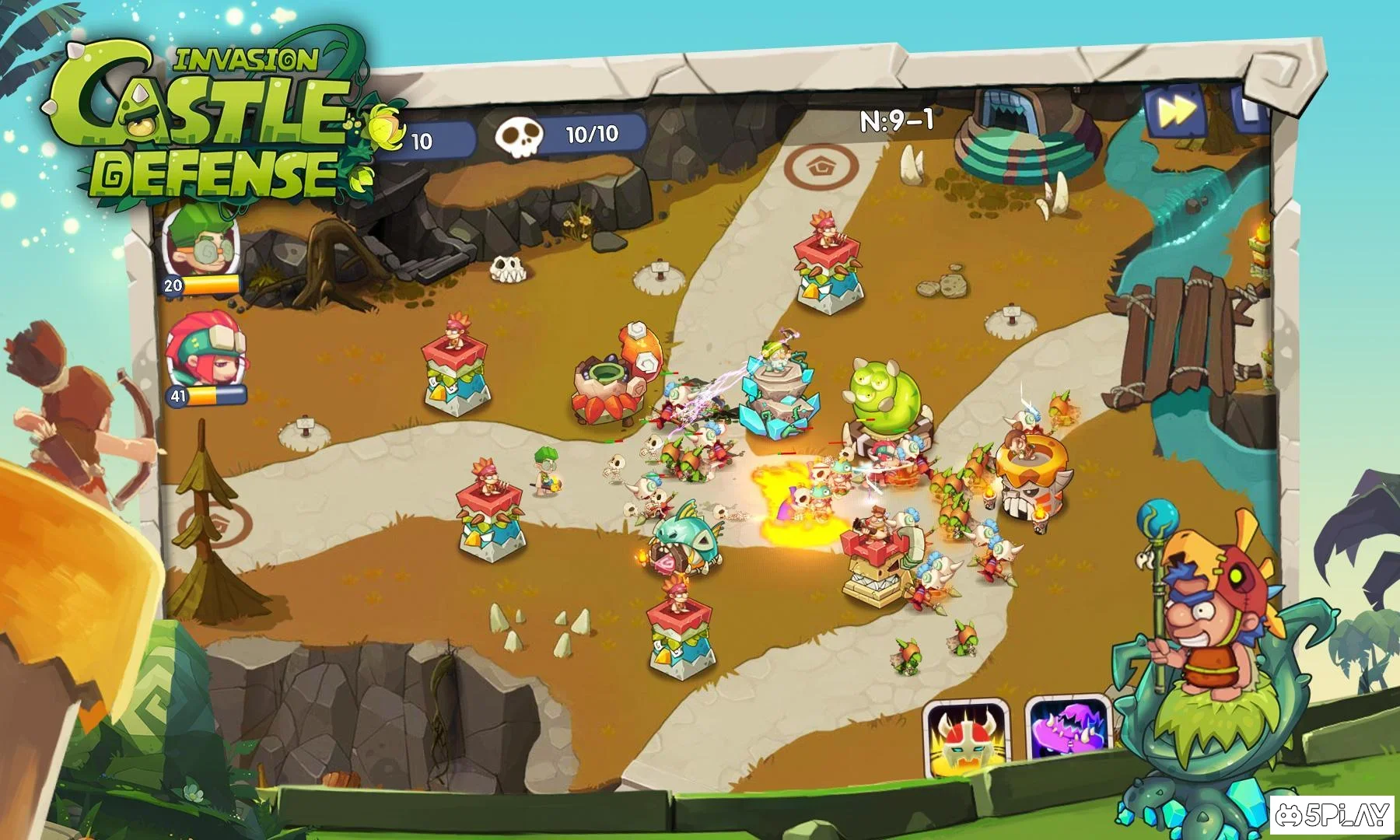
Task: Enable the double-arrow fast-forward speed toggle
Action: click(1178, 113)
